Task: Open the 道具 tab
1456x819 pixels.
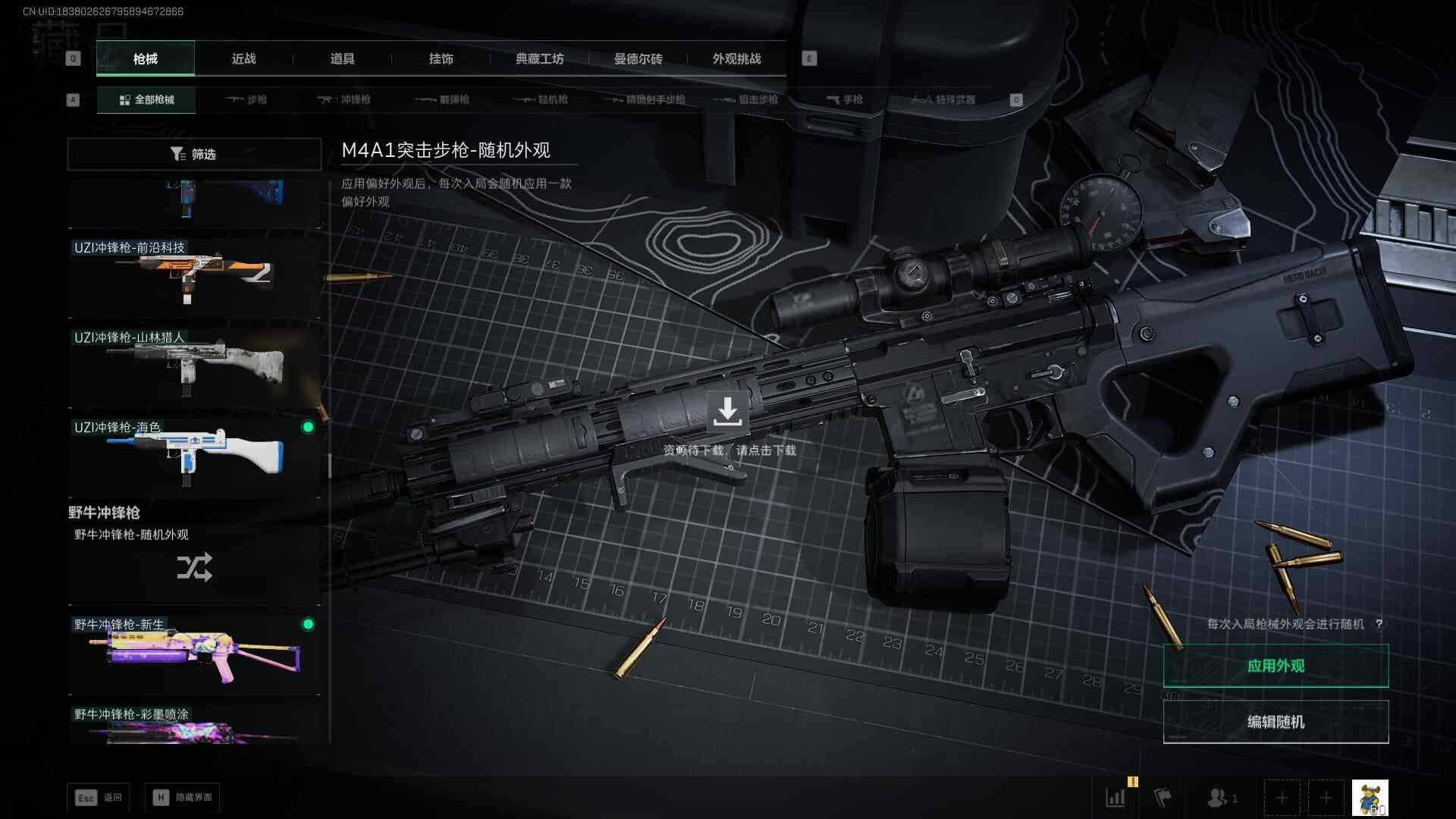Action: point(342,58)
